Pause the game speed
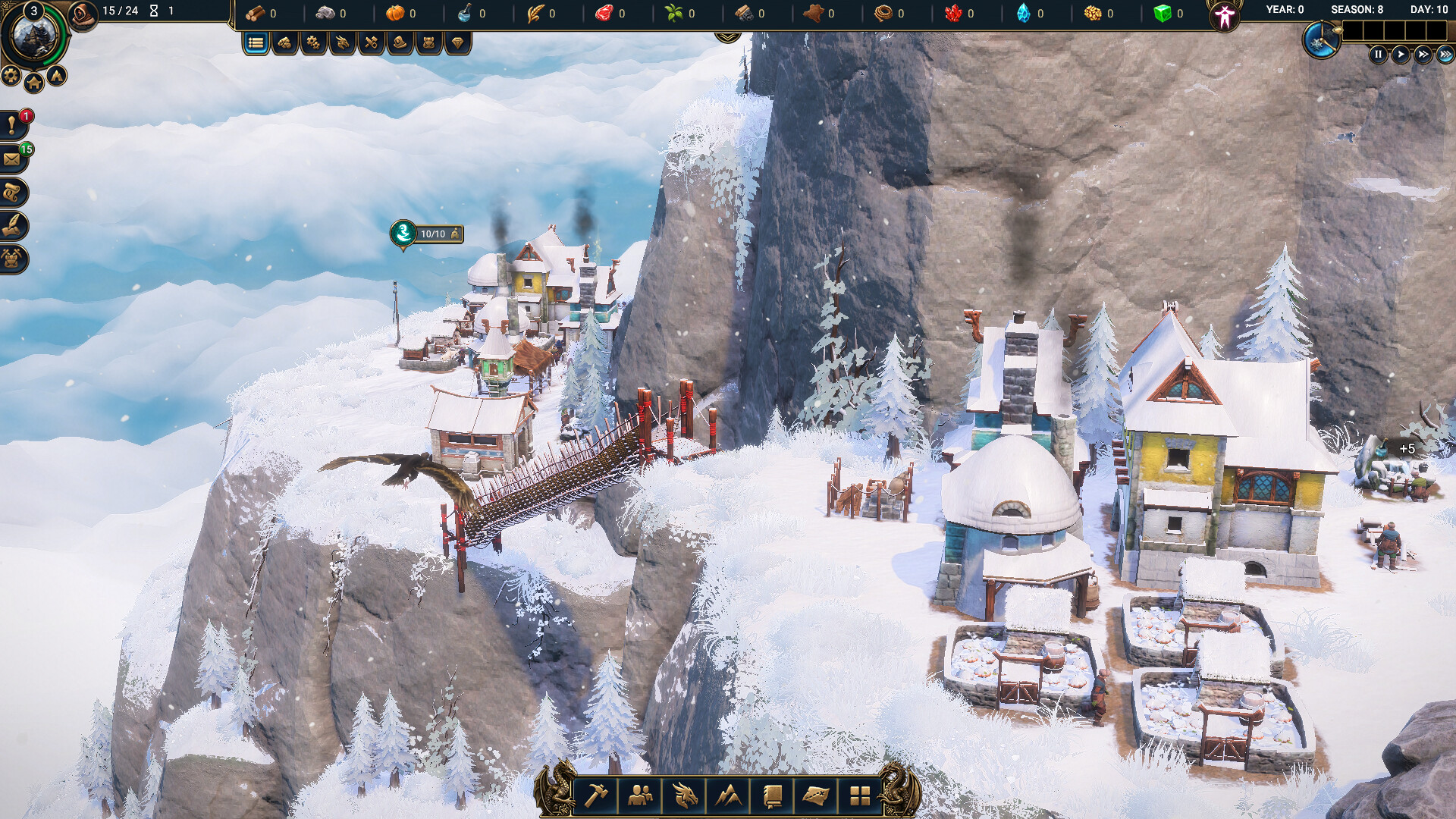This screenshot has width=1456, height=819. click(x=1378, y=55)
